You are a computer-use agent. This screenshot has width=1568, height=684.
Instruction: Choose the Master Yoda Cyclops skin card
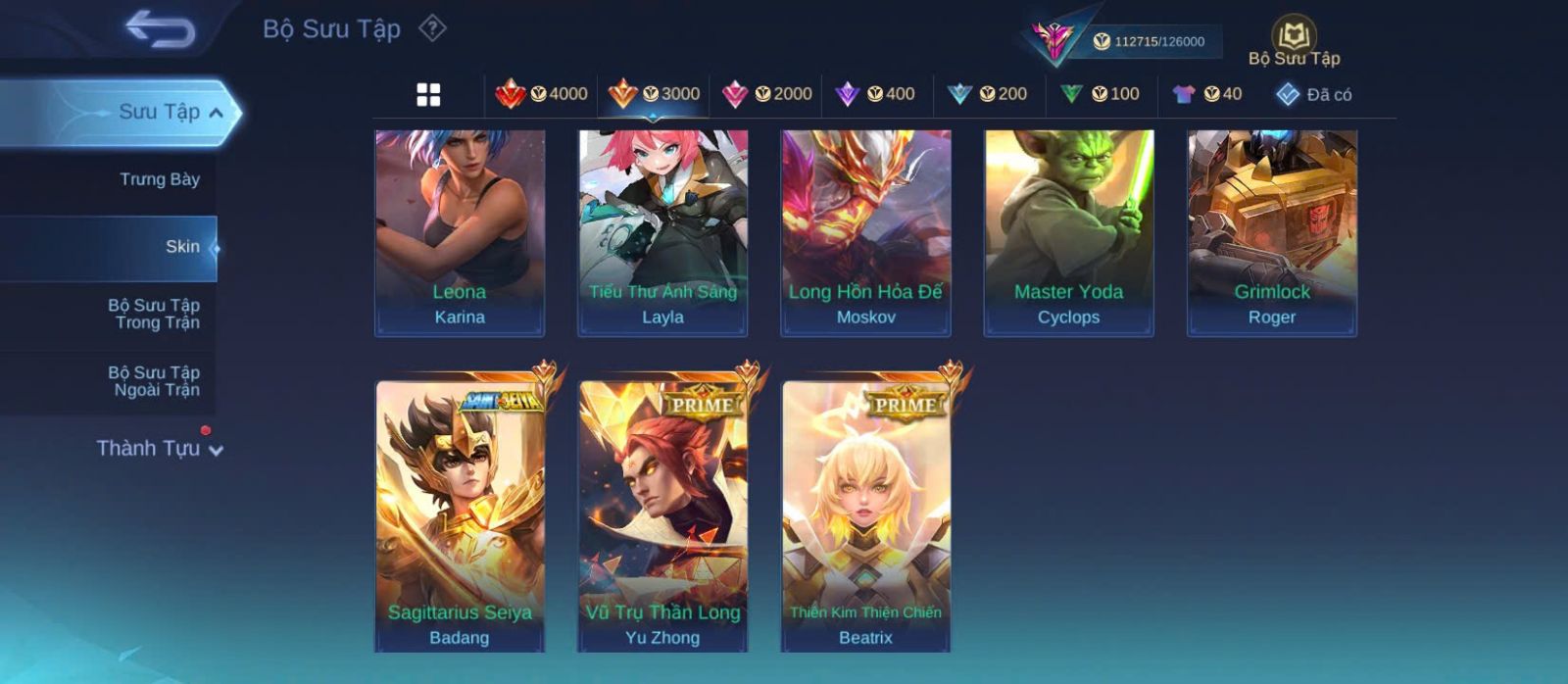point(1068,233)
